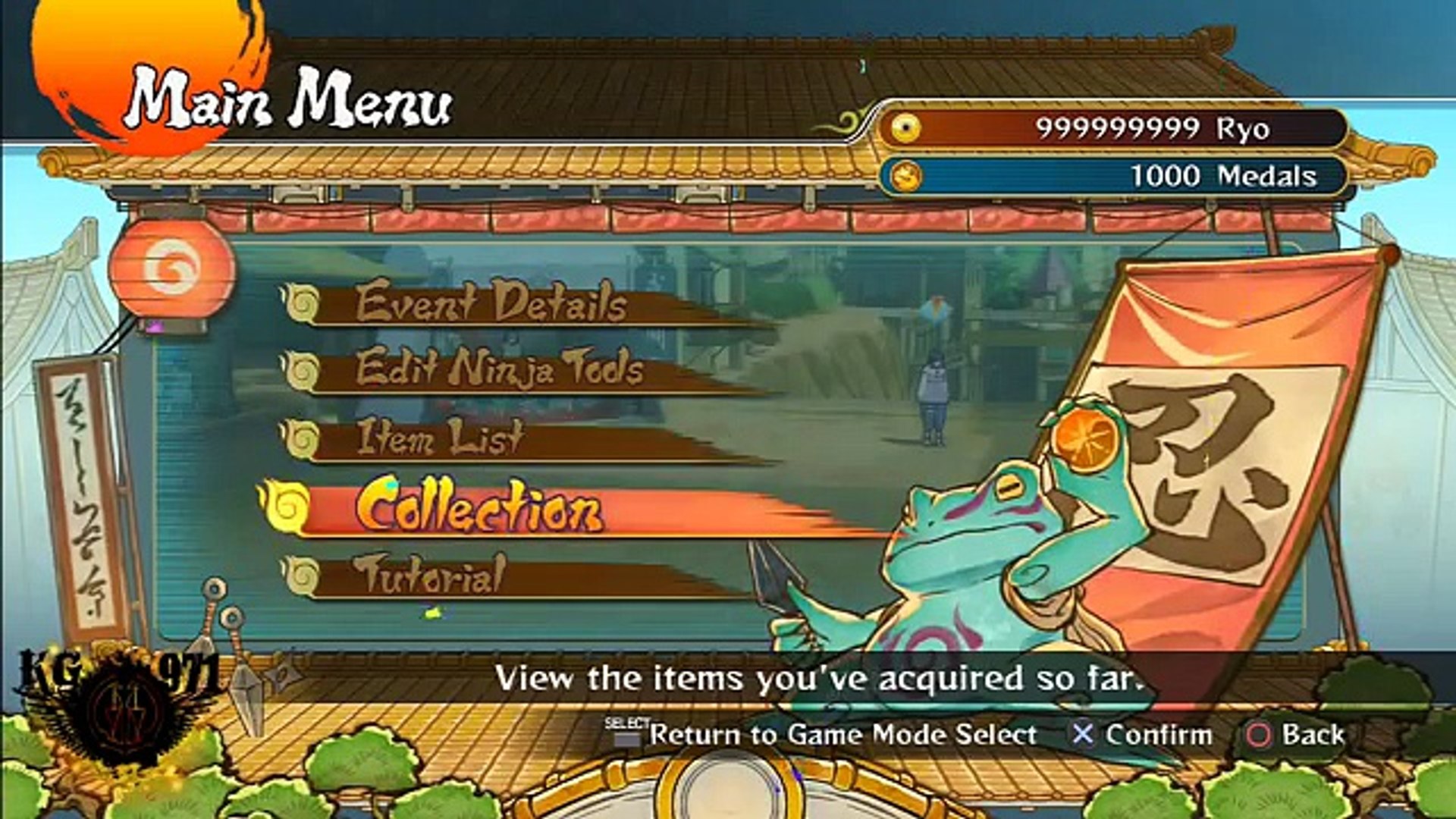Open the Event Details menu entry

[491, 302]
